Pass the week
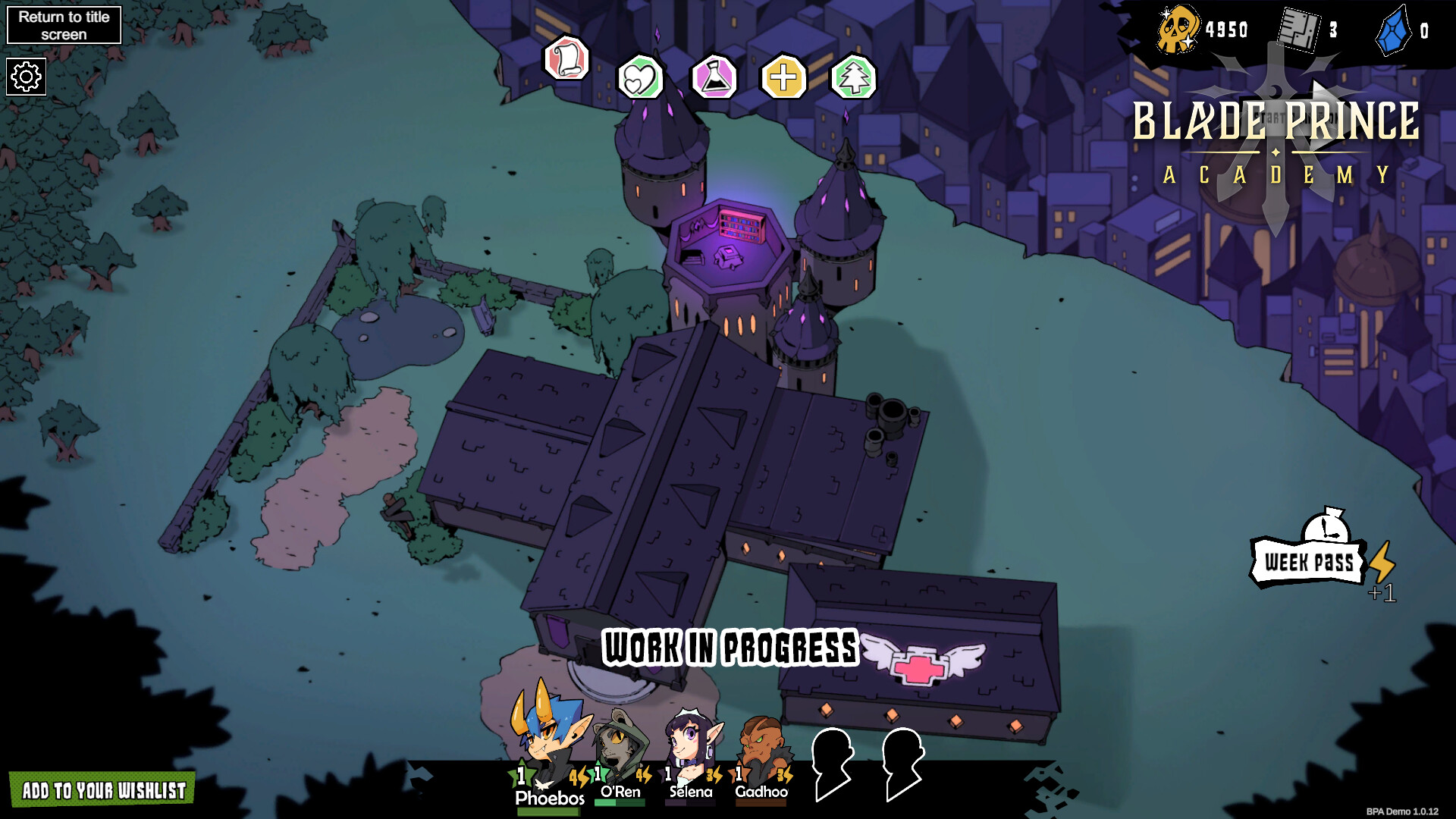This screenshot has width=1456, height=819. tap(1308, 562)
